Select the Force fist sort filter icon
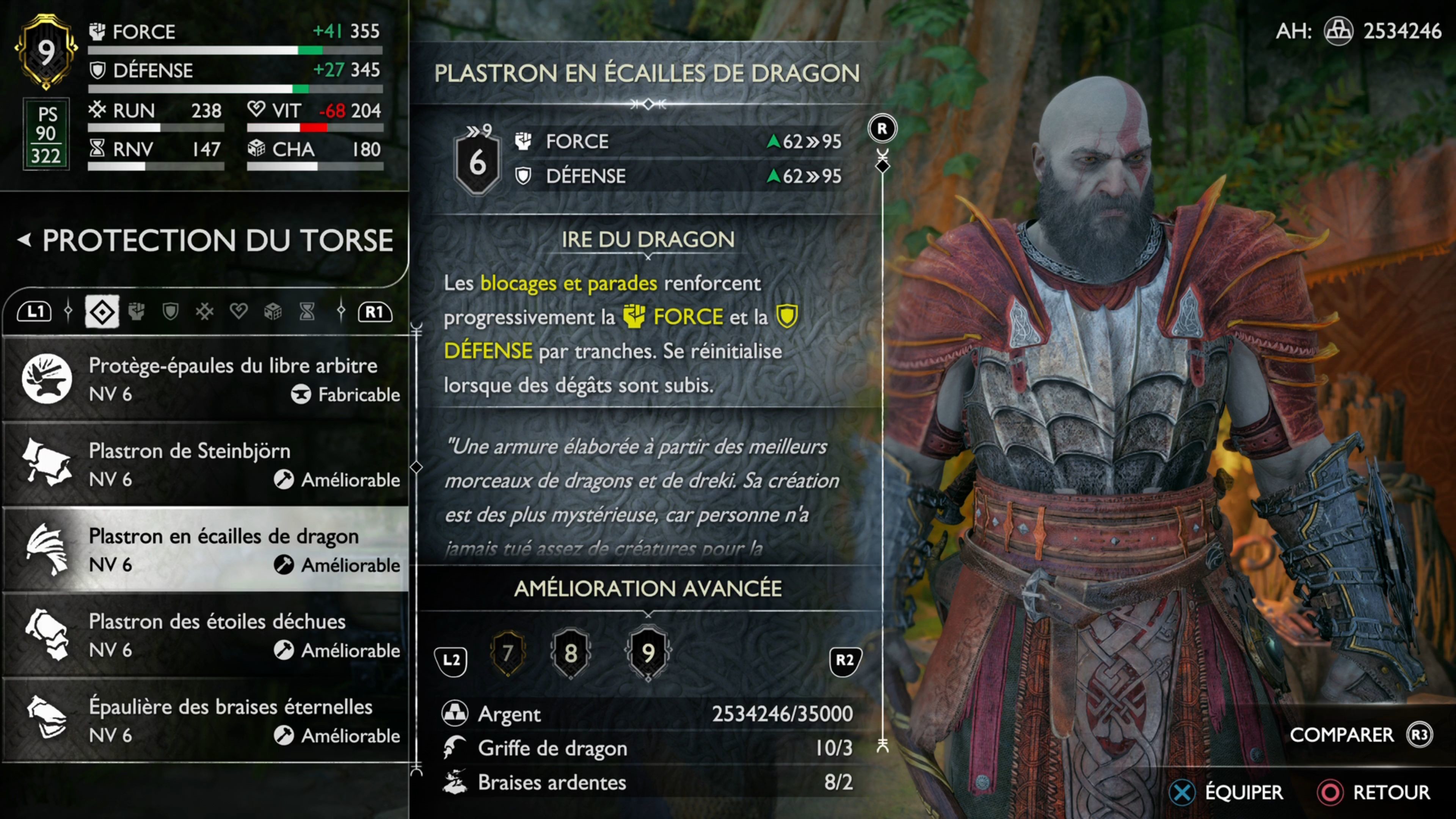Image resolution: width=1456 pixels, height=819 pixels. click(x=136, y=311)
